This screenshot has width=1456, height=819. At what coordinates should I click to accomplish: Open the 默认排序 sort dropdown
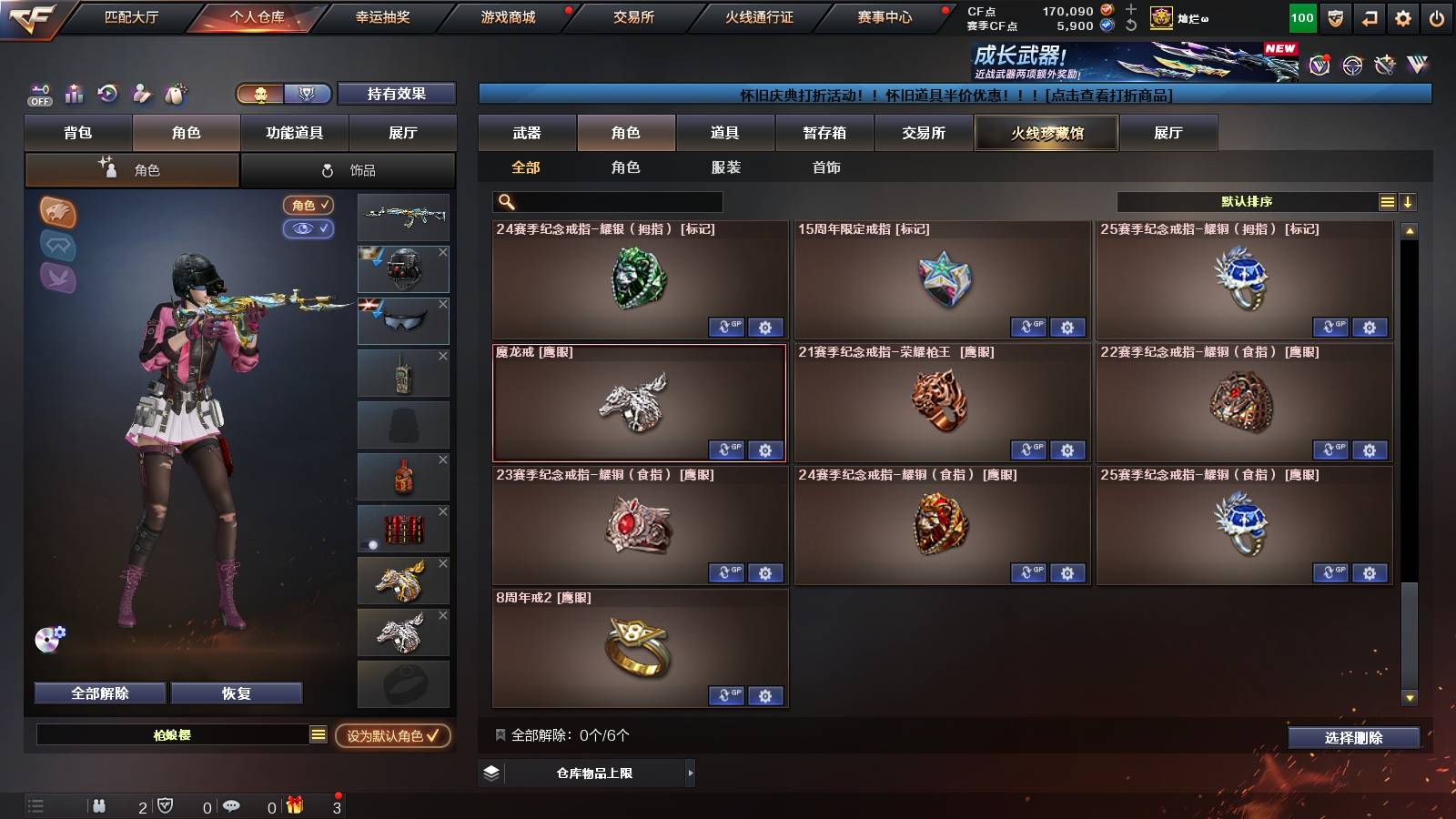pos(1247,201)
